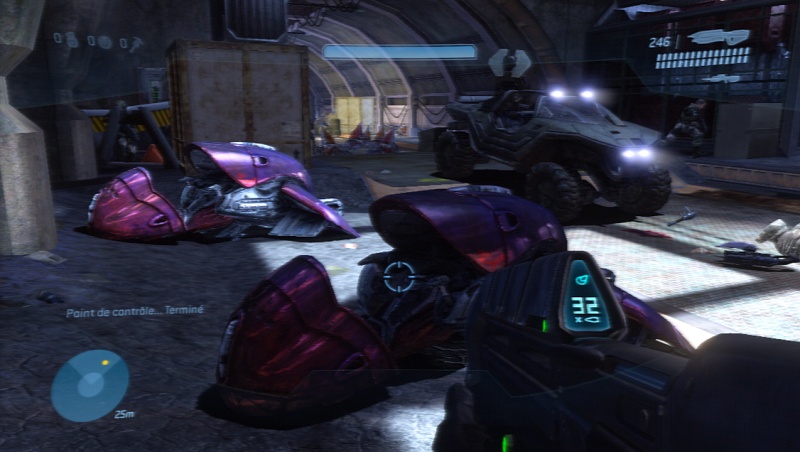Choose the round plasma grenade icon
The image size is (800, 452).
(105, 42)
